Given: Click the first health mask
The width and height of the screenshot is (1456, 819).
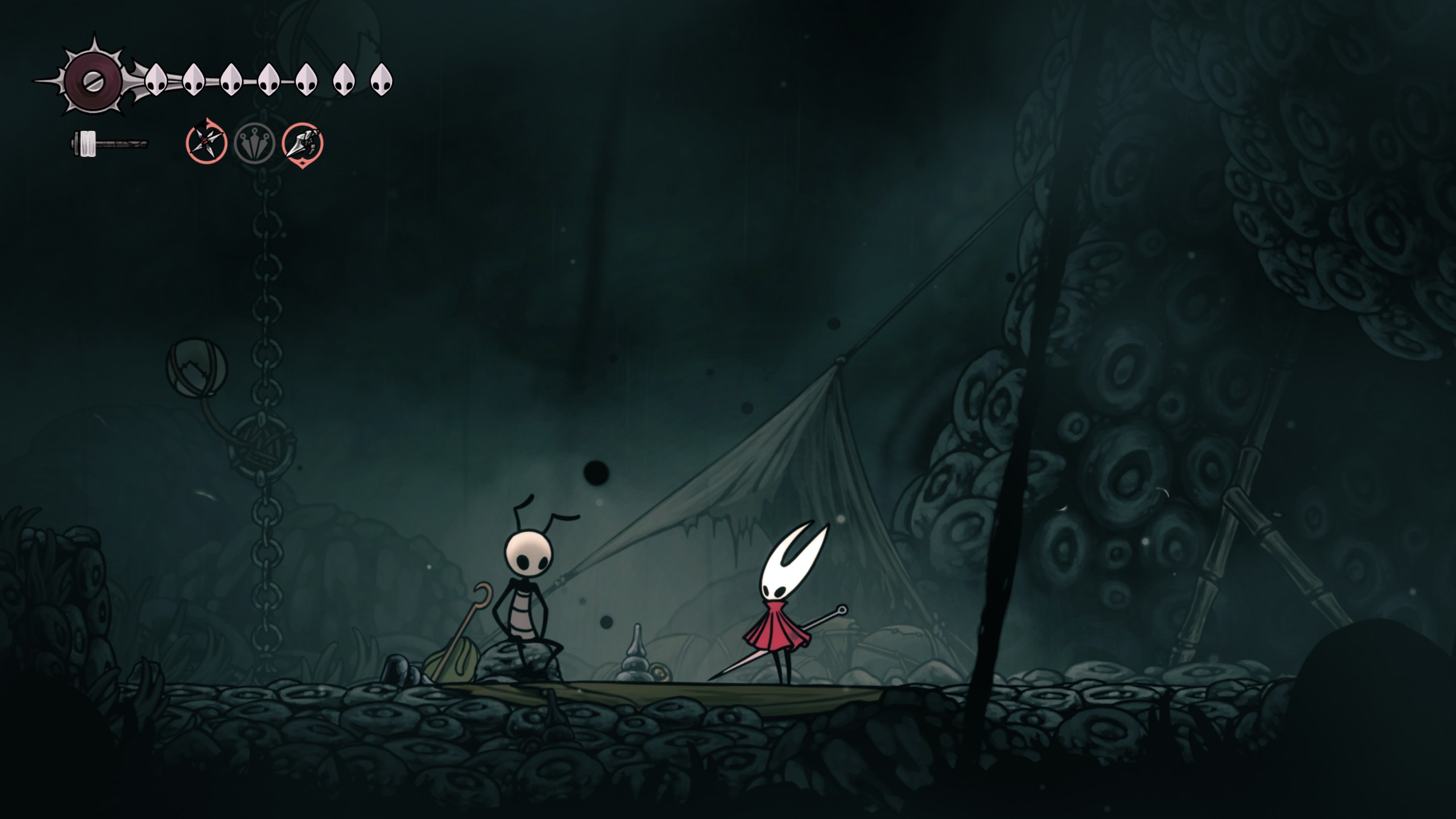Looking at the screenshot, I should tap(156, 80).
